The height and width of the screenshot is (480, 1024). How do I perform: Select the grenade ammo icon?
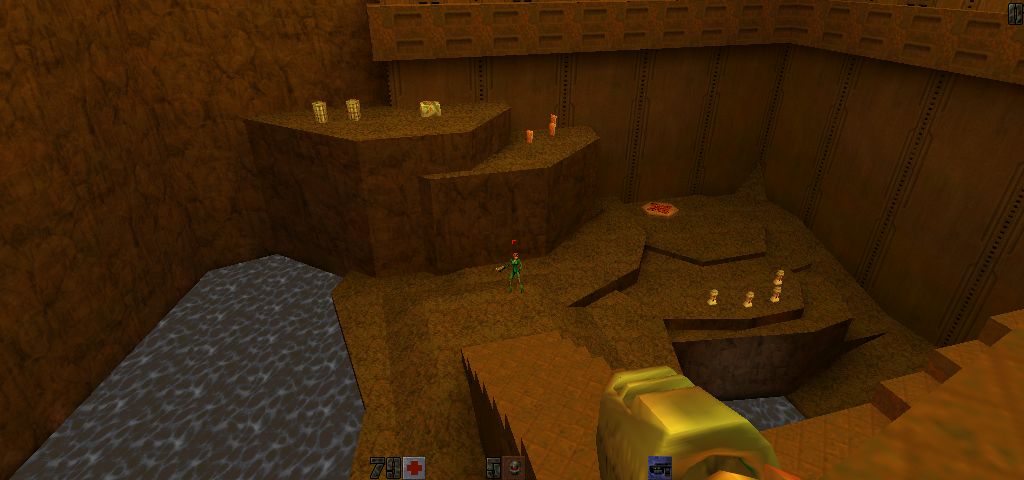coord(513,467)
